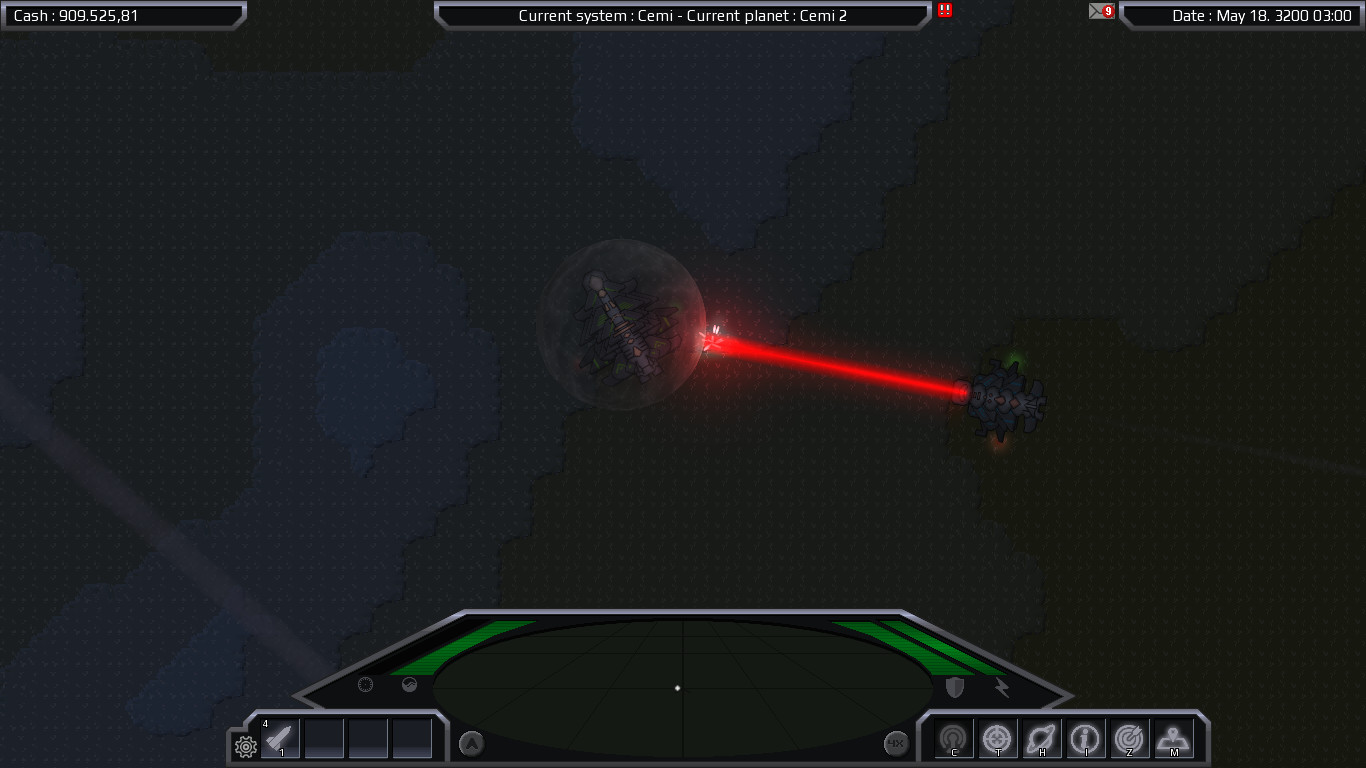1366x768 pixels.
Task: Click the lightning energy icon on the HUD
Action: click(1003, 687)
